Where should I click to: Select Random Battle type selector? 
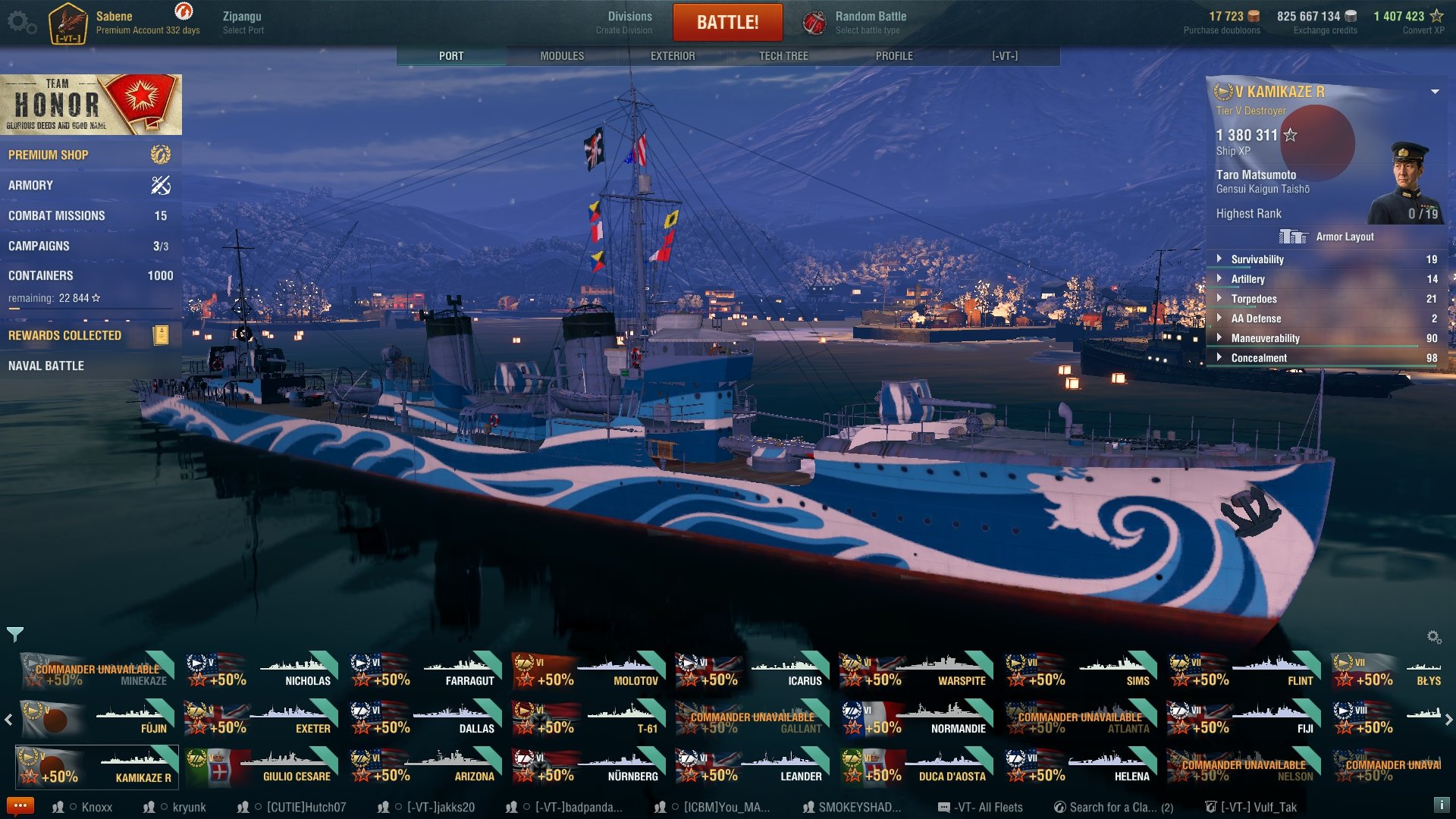[x=855, y=22]
